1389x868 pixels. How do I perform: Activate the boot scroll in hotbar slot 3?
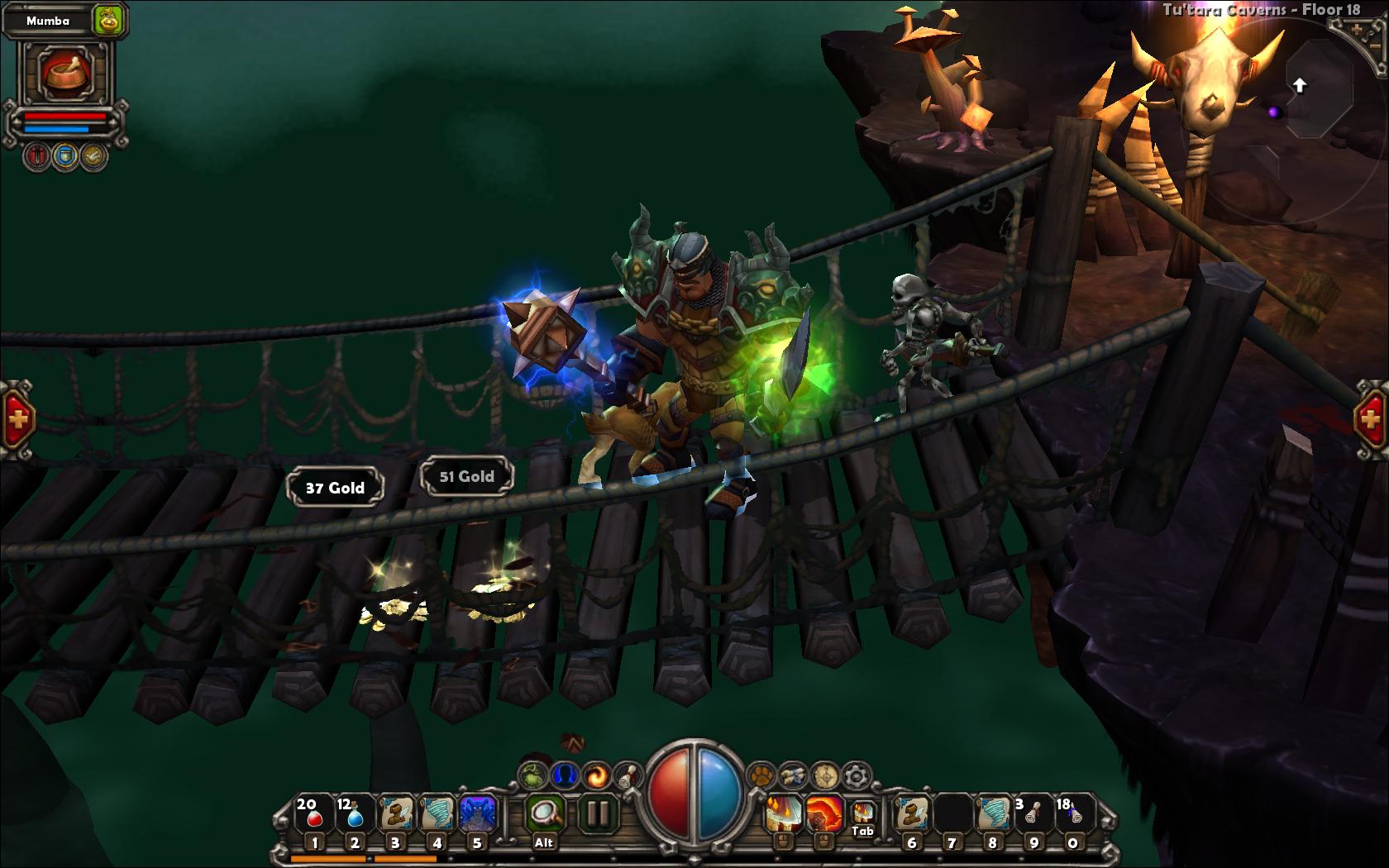coord(395,814)
